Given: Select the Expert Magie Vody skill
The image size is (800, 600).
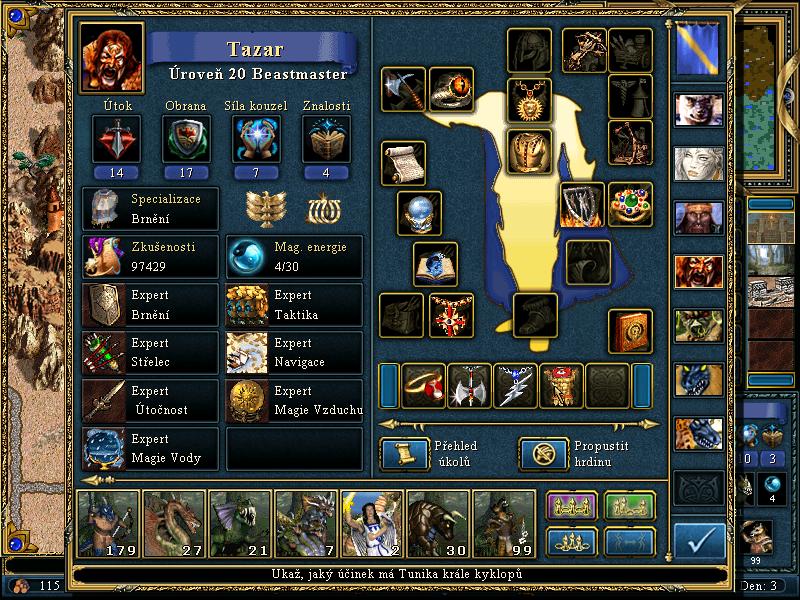Looking at the screenshot, I should pyautogui.click(x=150, y=449).
